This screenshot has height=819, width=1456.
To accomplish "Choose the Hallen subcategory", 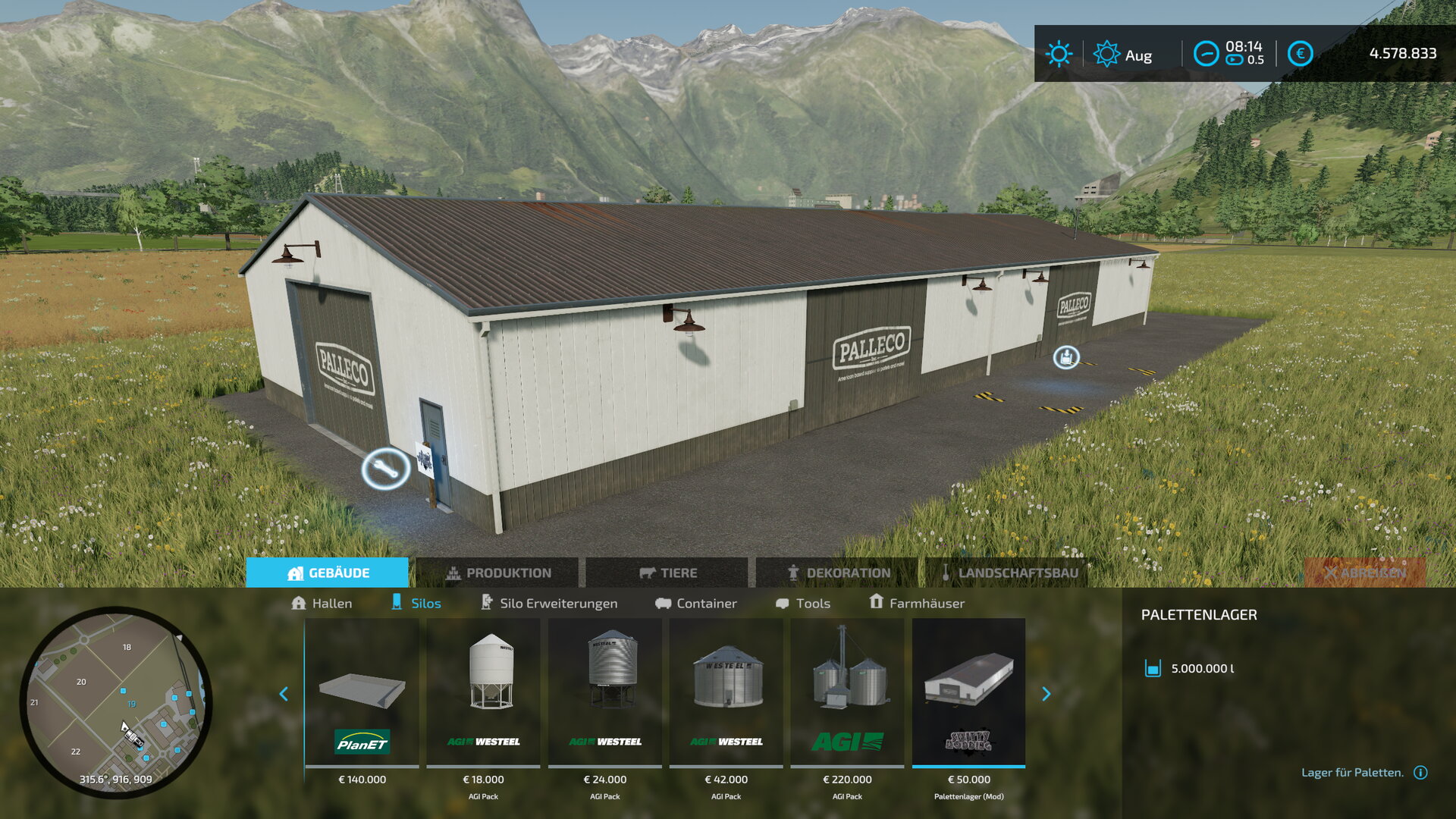I will pyautogui.click(x=322, y=603).
